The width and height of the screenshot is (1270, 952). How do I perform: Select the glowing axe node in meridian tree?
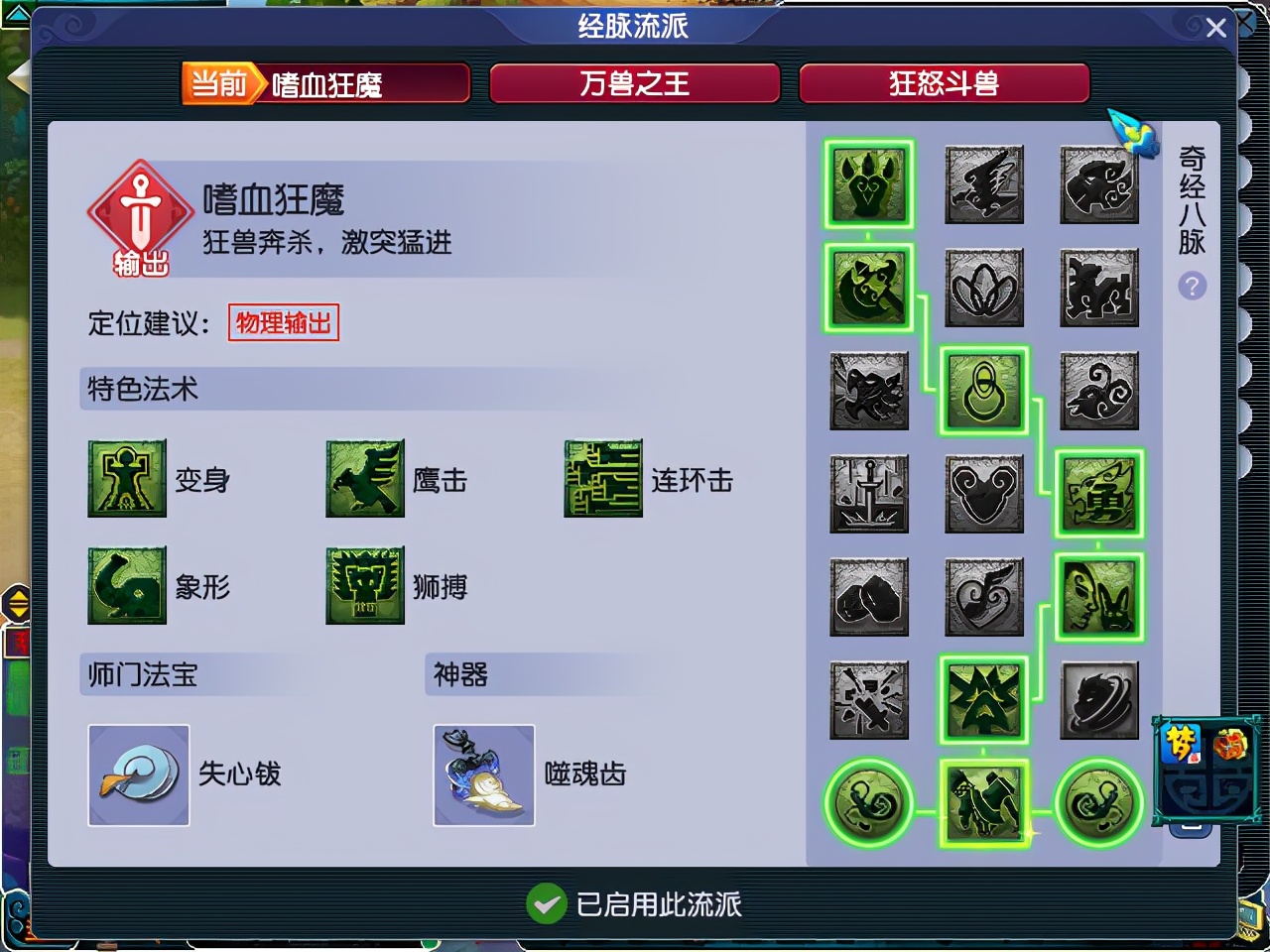pyautogui.click(x=868, y=289)
